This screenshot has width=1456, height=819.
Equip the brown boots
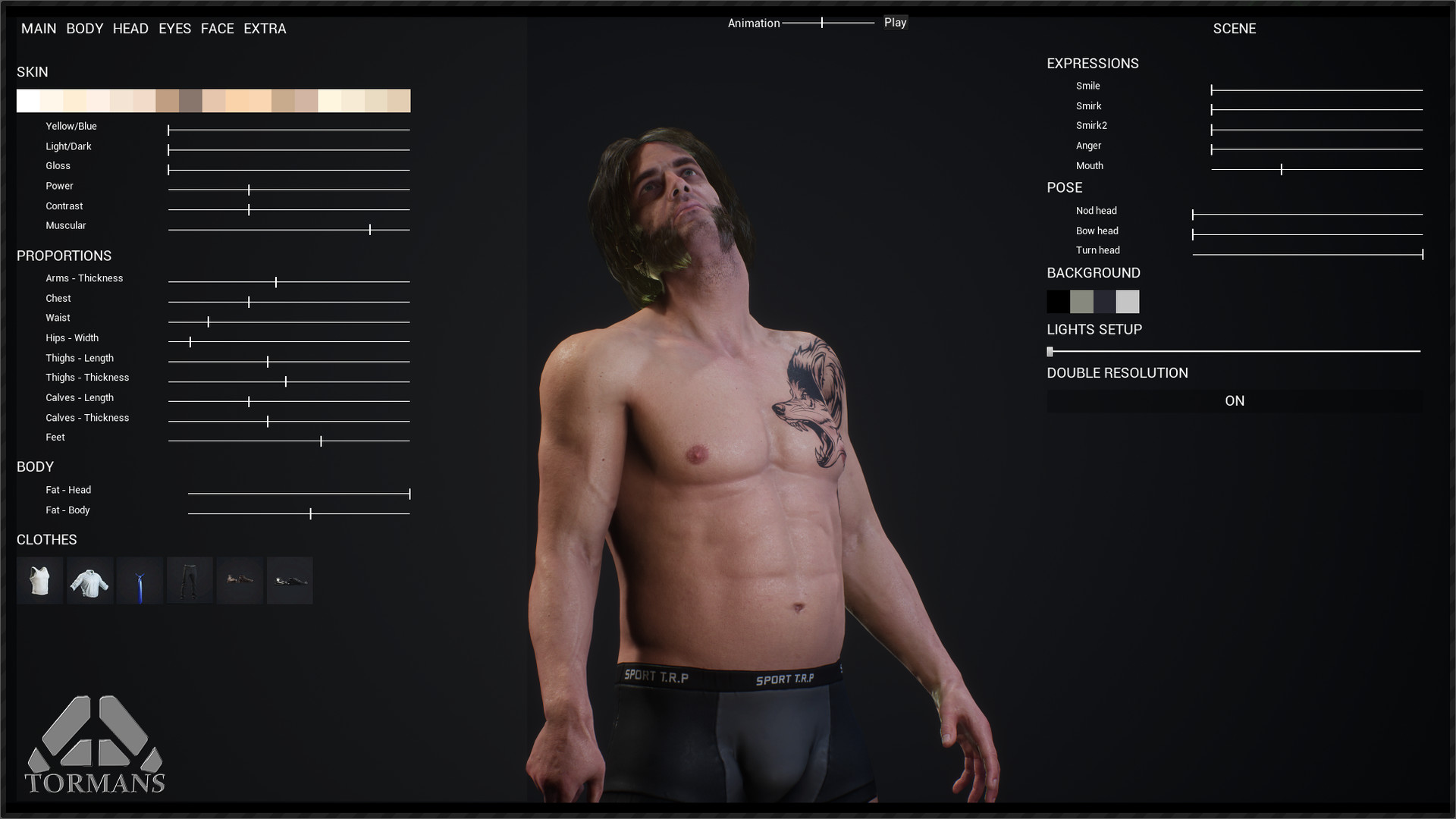click(x=240, y=580)
